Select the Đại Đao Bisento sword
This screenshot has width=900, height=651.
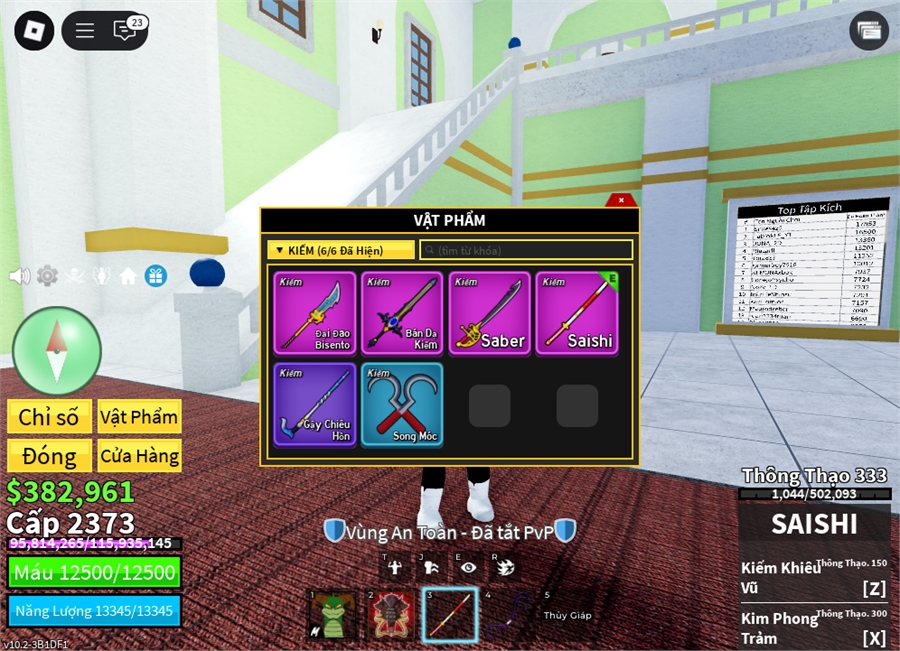(x=315, y=313)
